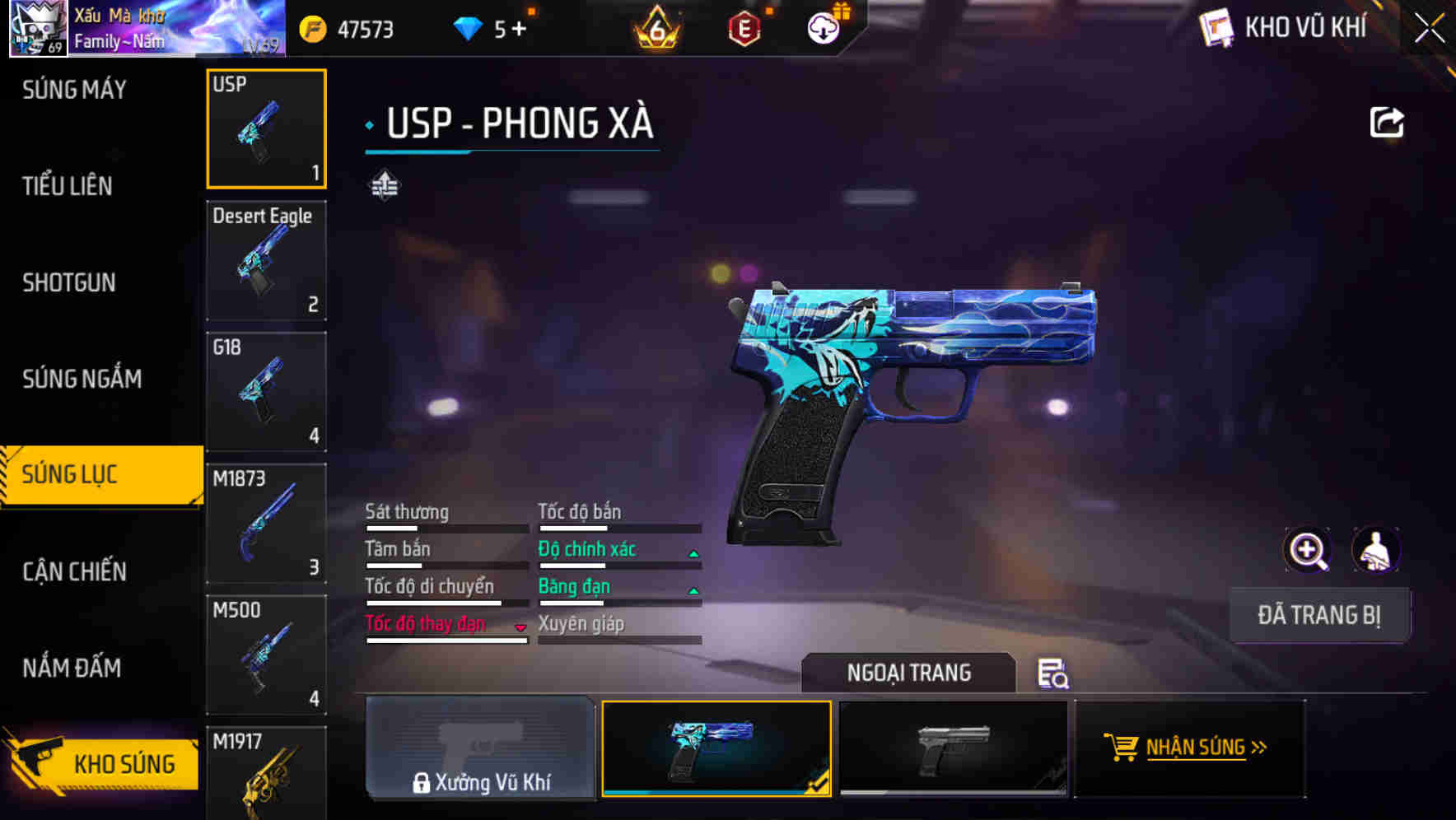Click the ĐÃ TRANG BỊ button
Screen dimensions: 1456x820
[1319, 615]
